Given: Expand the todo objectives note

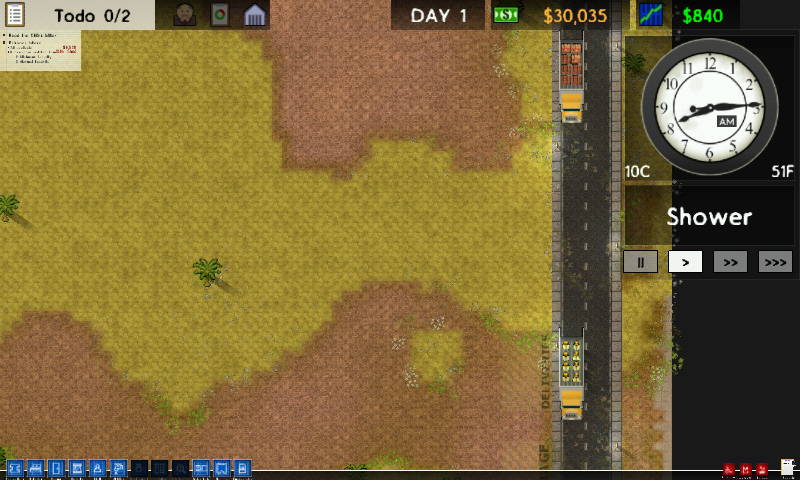Looking at the screenshot, I should coord(40,51).
